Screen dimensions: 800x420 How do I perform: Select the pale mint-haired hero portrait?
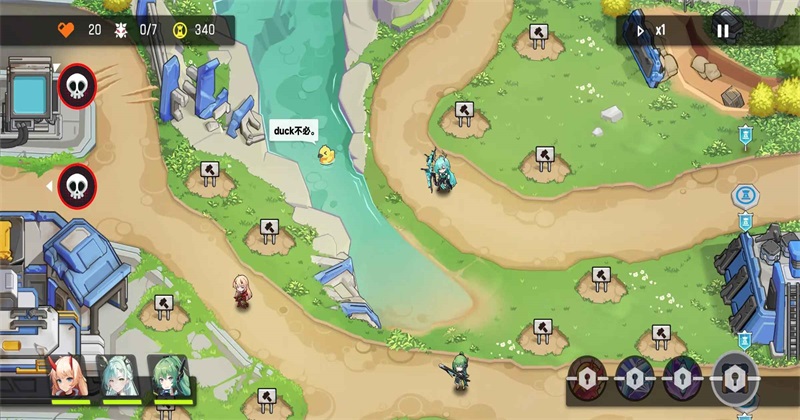tap(116, 378)
